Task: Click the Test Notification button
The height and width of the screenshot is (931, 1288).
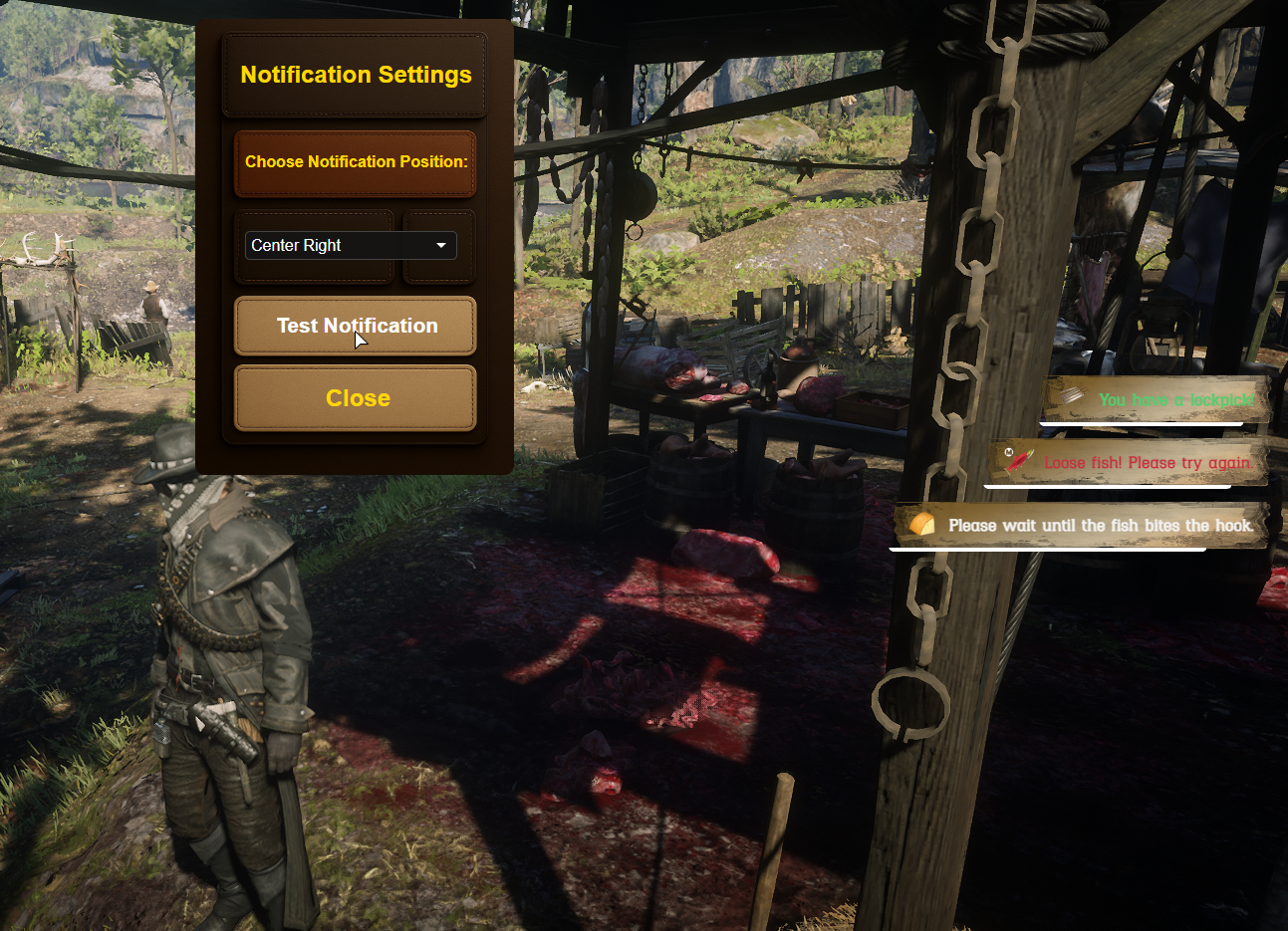Action: pyautogui.click(x=356, y=326)
